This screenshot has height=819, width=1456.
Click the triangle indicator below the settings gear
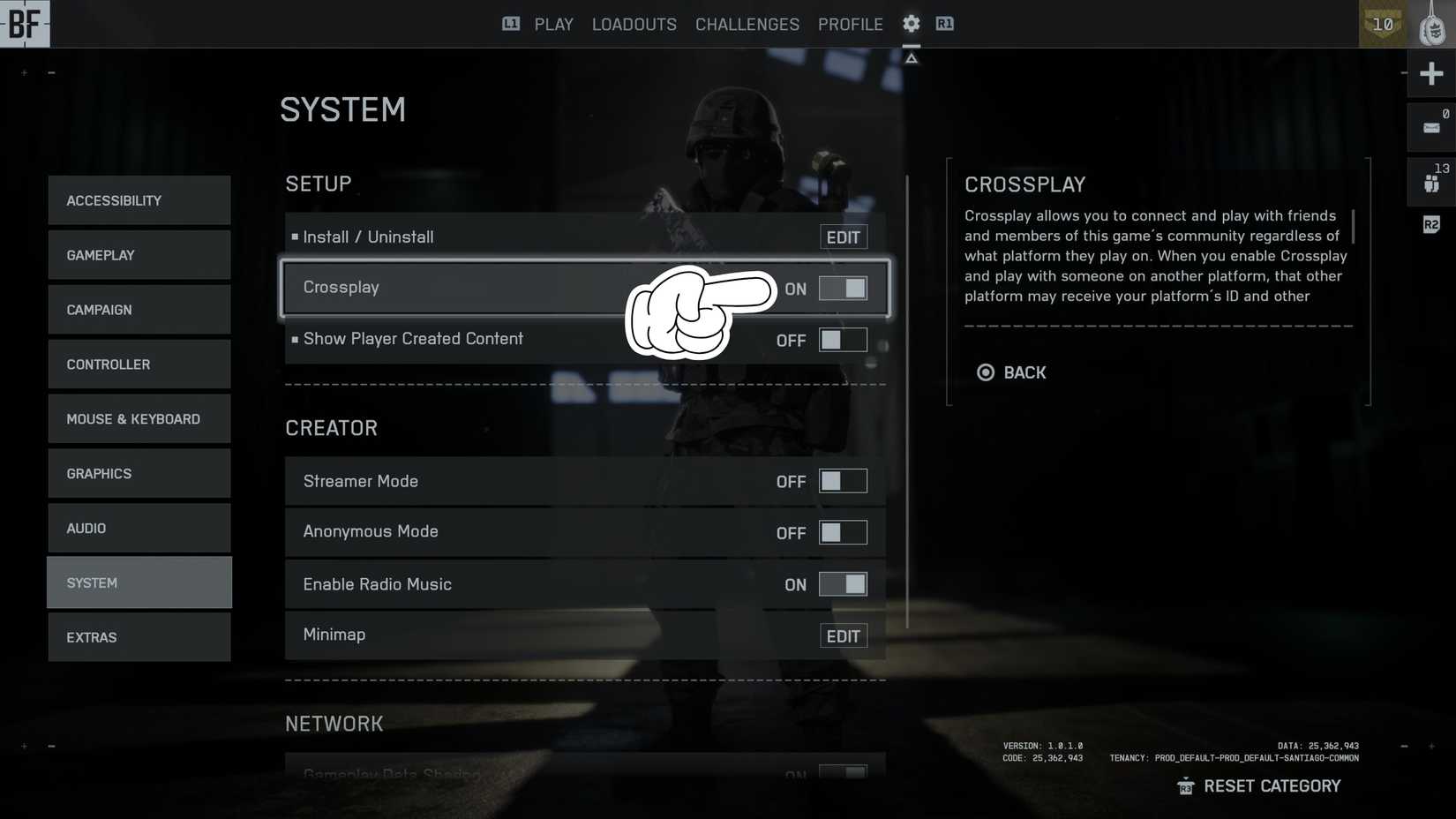pyautogui.click(x=911, y=56)
